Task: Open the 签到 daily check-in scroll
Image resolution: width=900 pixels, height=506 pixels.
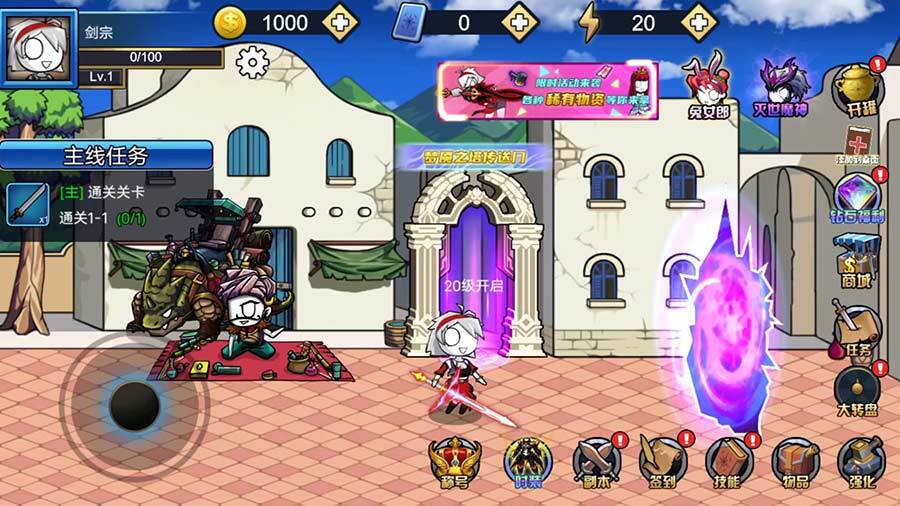Action: coord(663,463)
